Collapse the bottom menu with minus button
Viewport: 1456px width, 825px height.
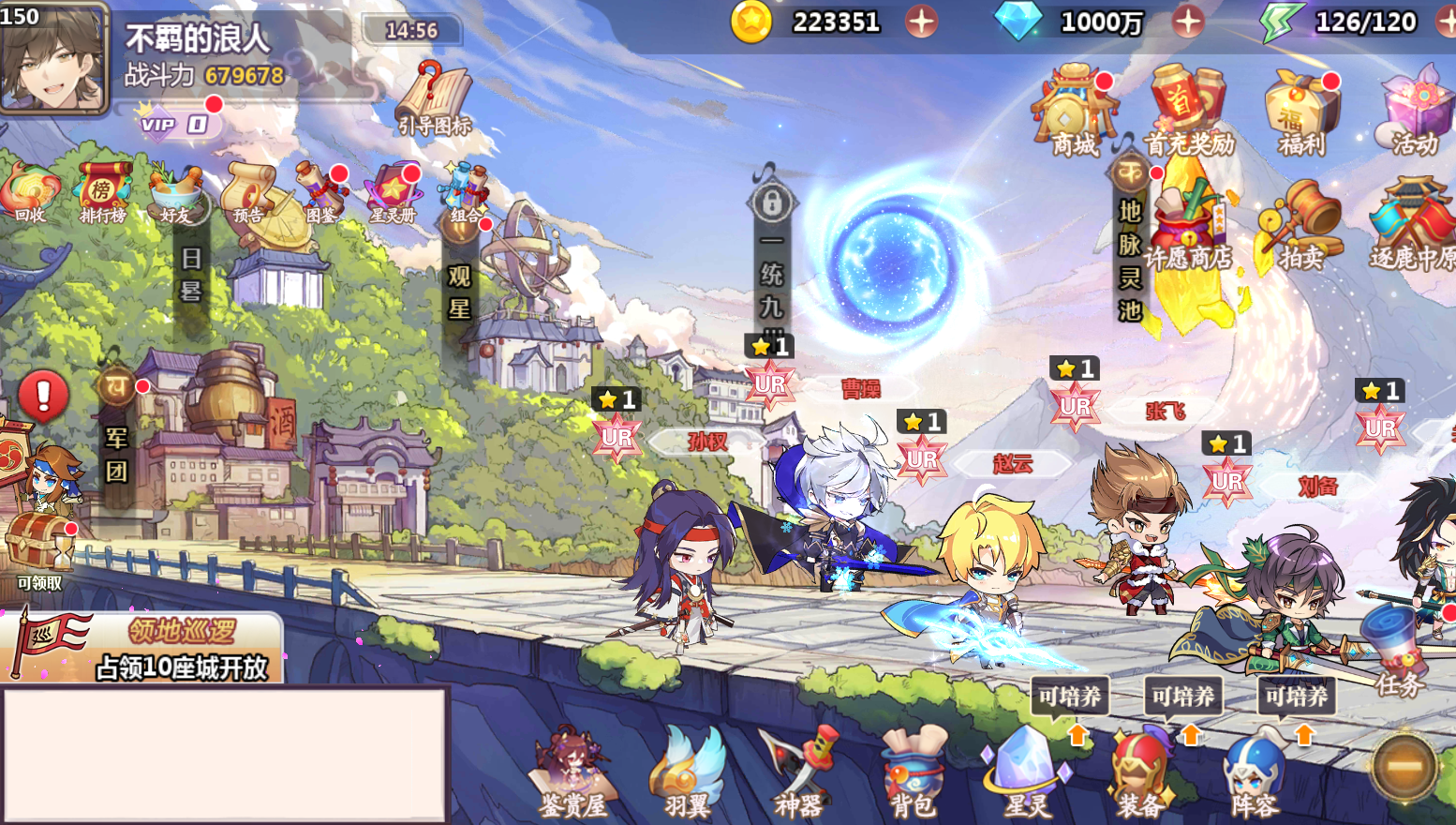[1403, 766]
